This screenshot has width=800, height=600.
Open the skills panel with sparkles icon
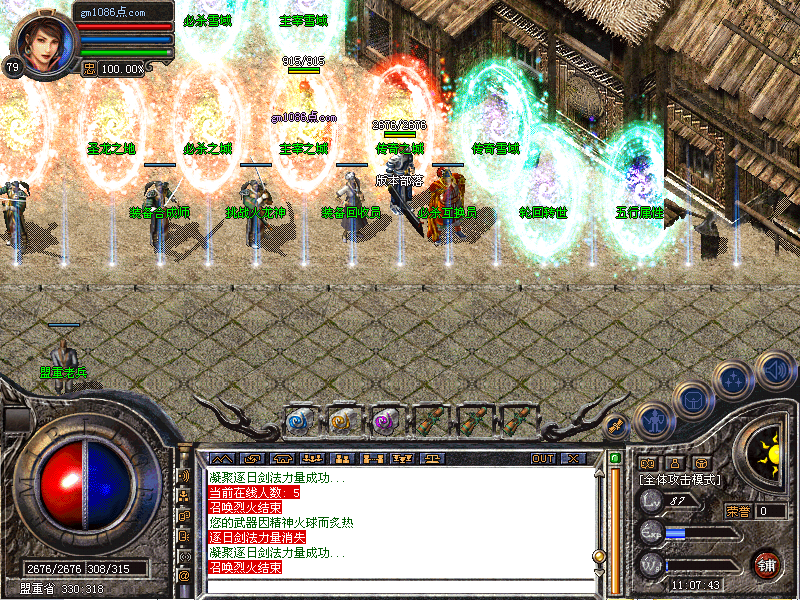coord(733,378)
